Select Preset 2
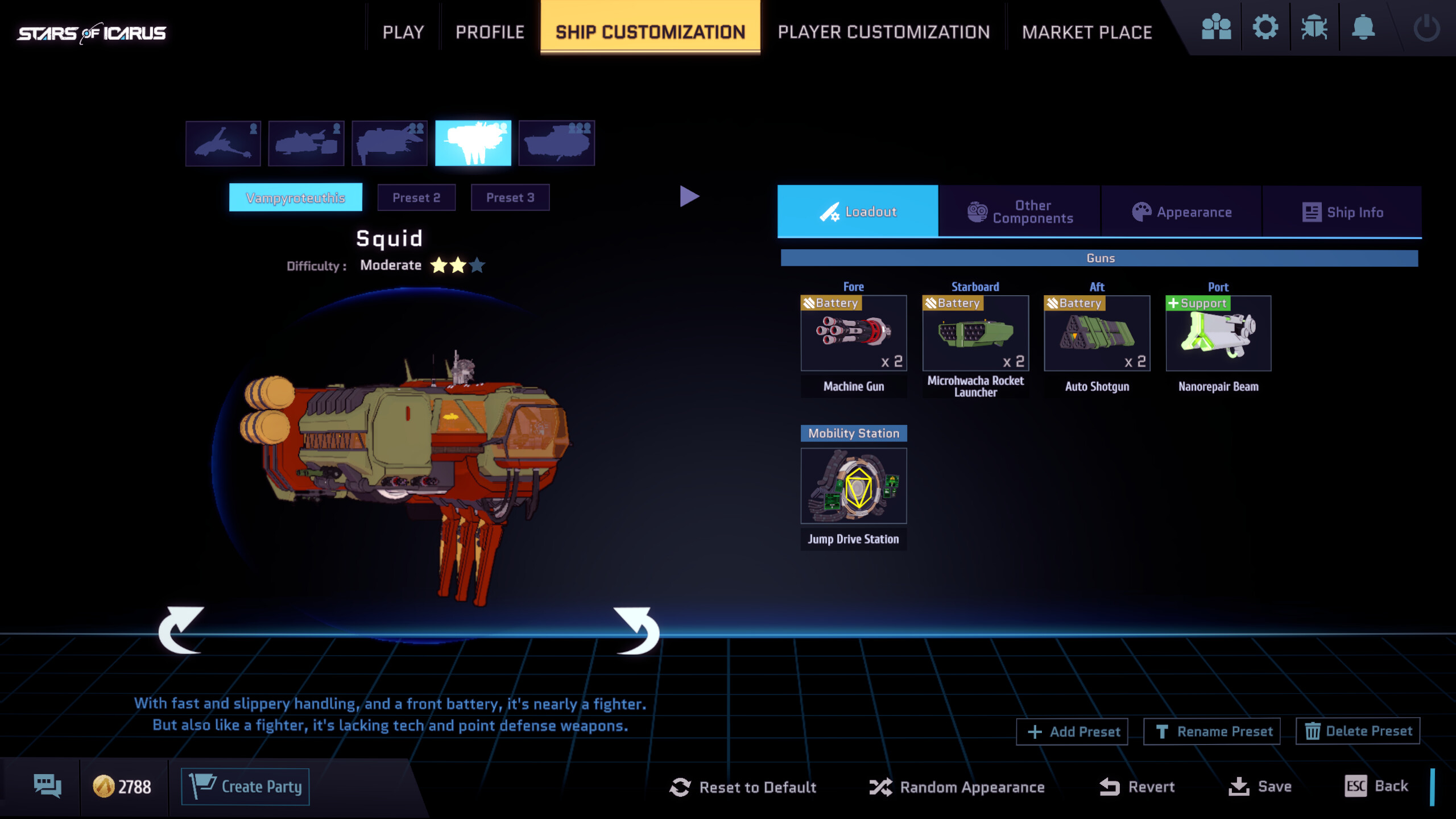 pyautogui.click(x=417, y=197)
